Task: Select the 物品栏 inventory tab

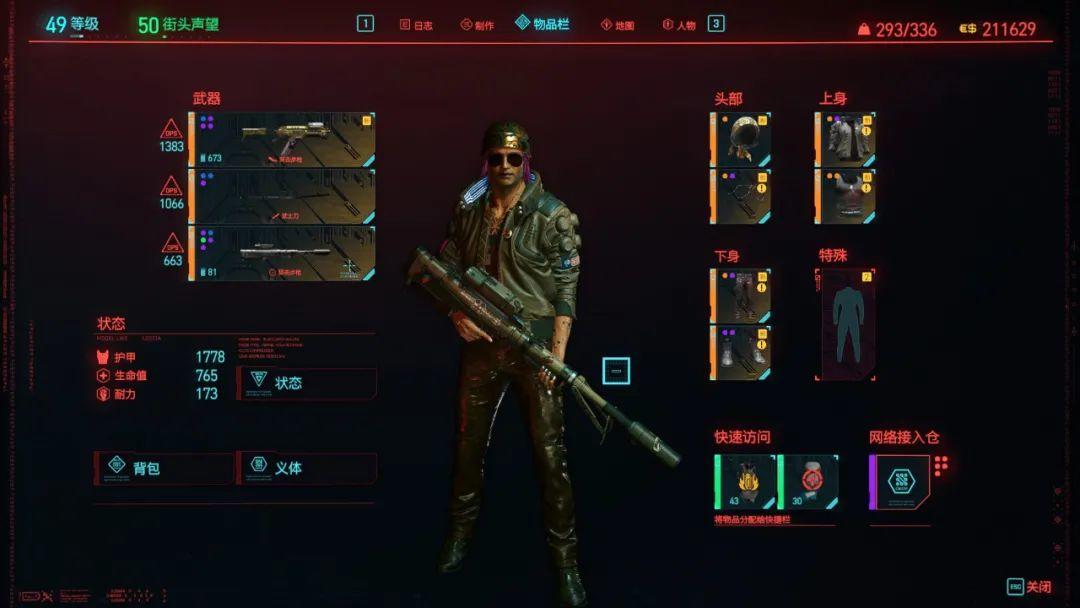Action: point(542,24)
